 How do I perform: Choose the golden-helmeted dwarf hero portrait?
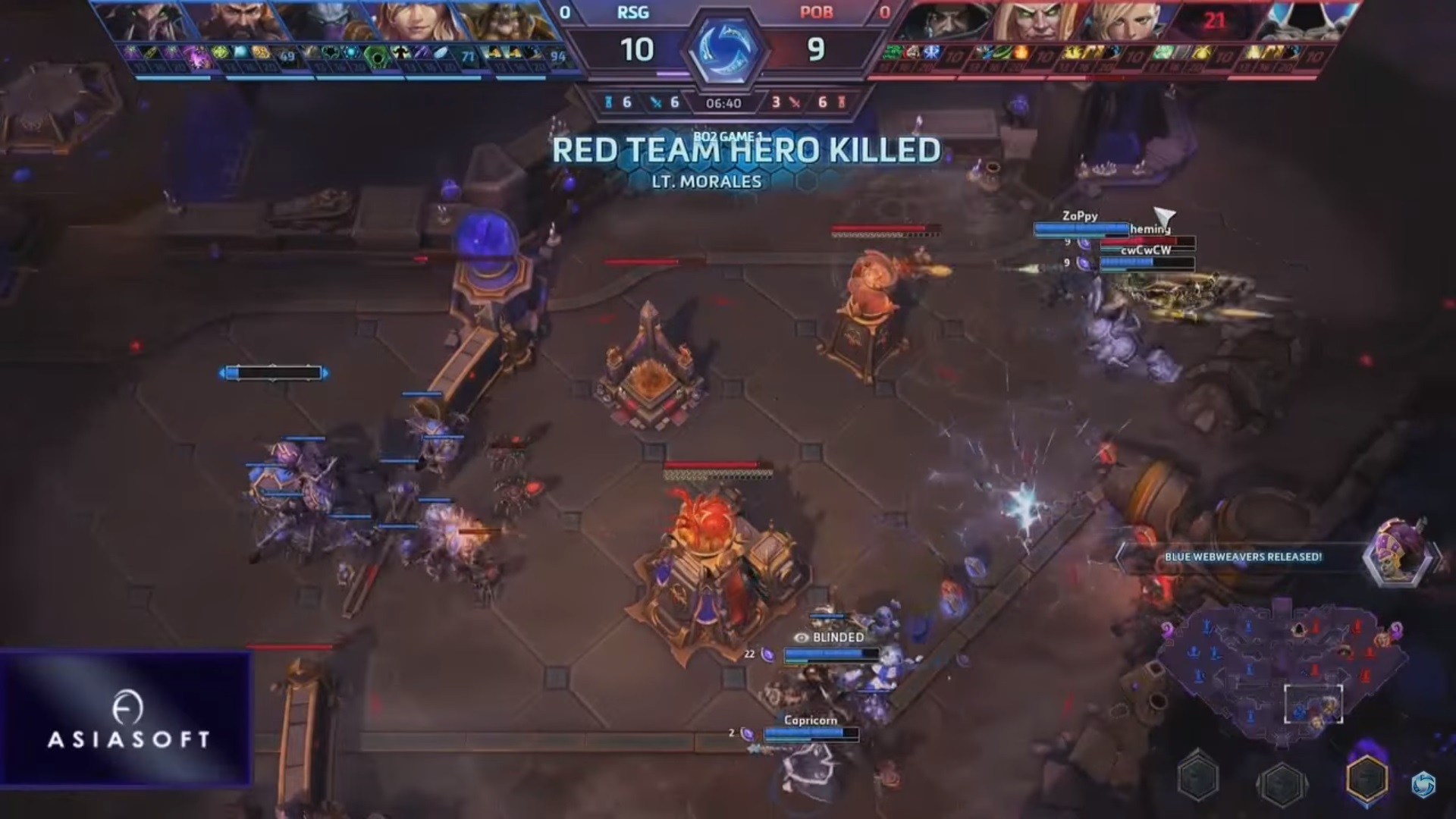point(504,21)
